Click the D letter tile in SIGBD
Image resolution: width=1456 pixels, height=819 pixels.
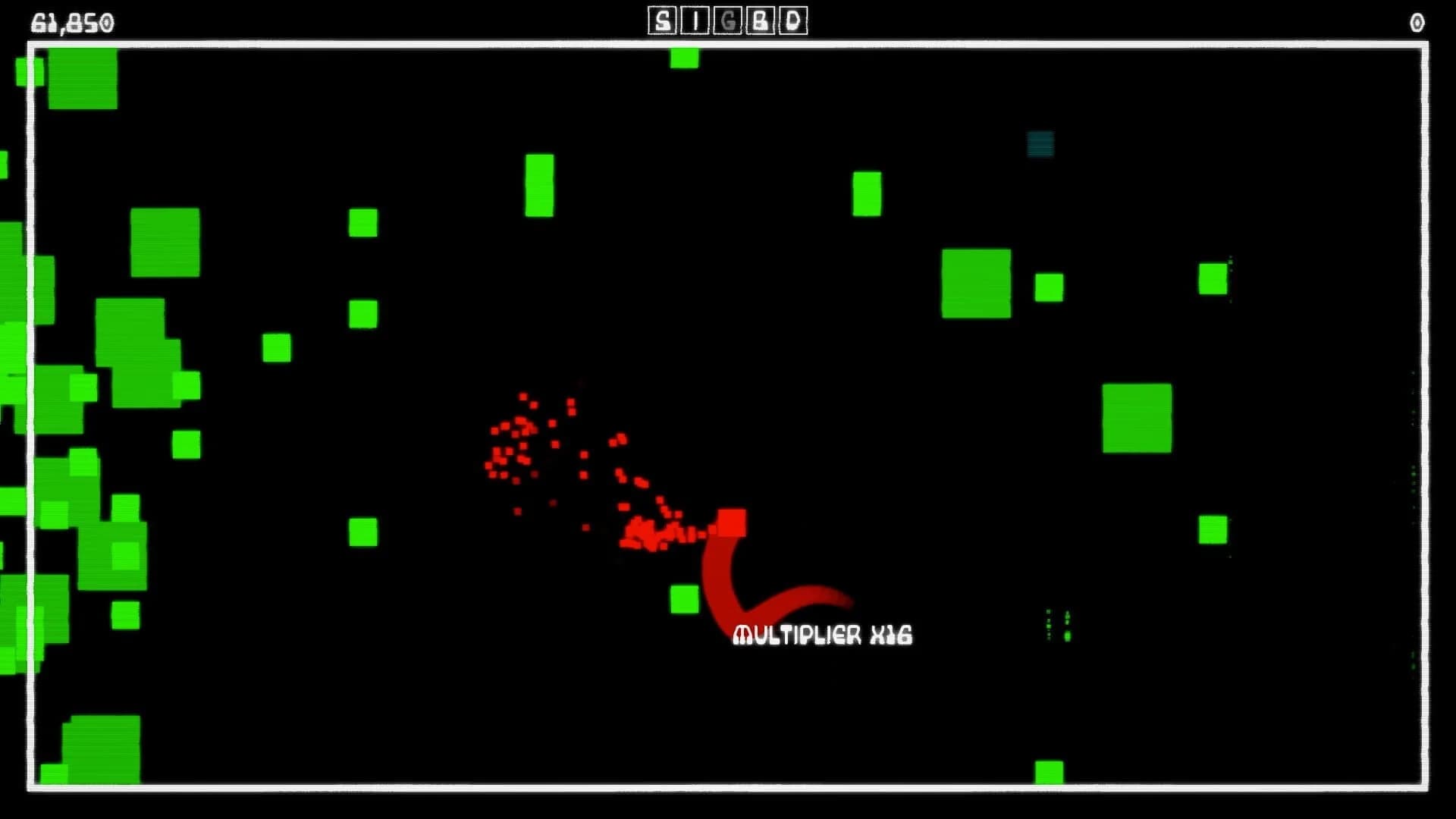pyautogui.click(x=793, y=20)
